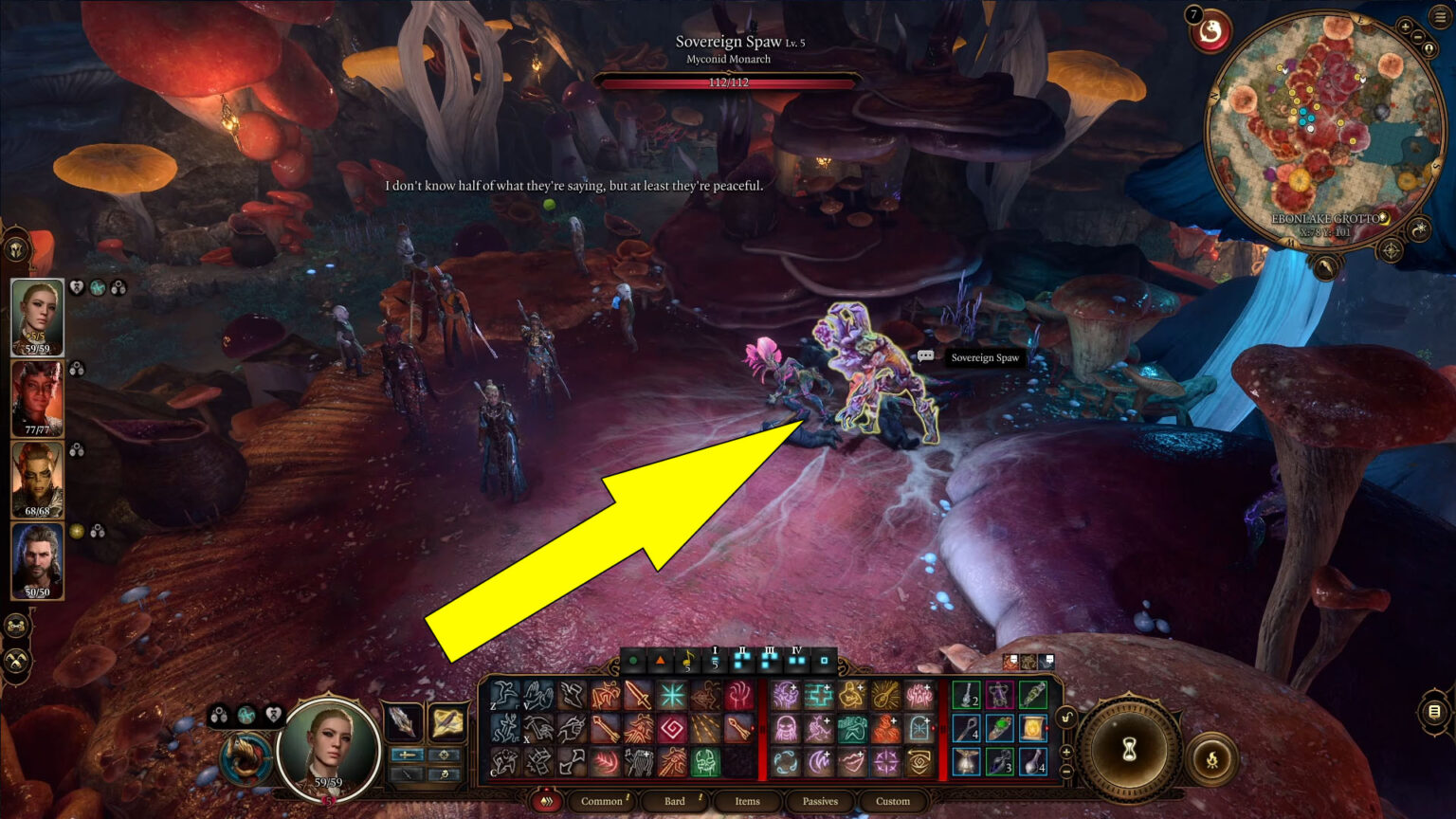Screen dimensions: 1456x819
Task: Open the Items hotbar tab
Action: (x=748, y=801)
